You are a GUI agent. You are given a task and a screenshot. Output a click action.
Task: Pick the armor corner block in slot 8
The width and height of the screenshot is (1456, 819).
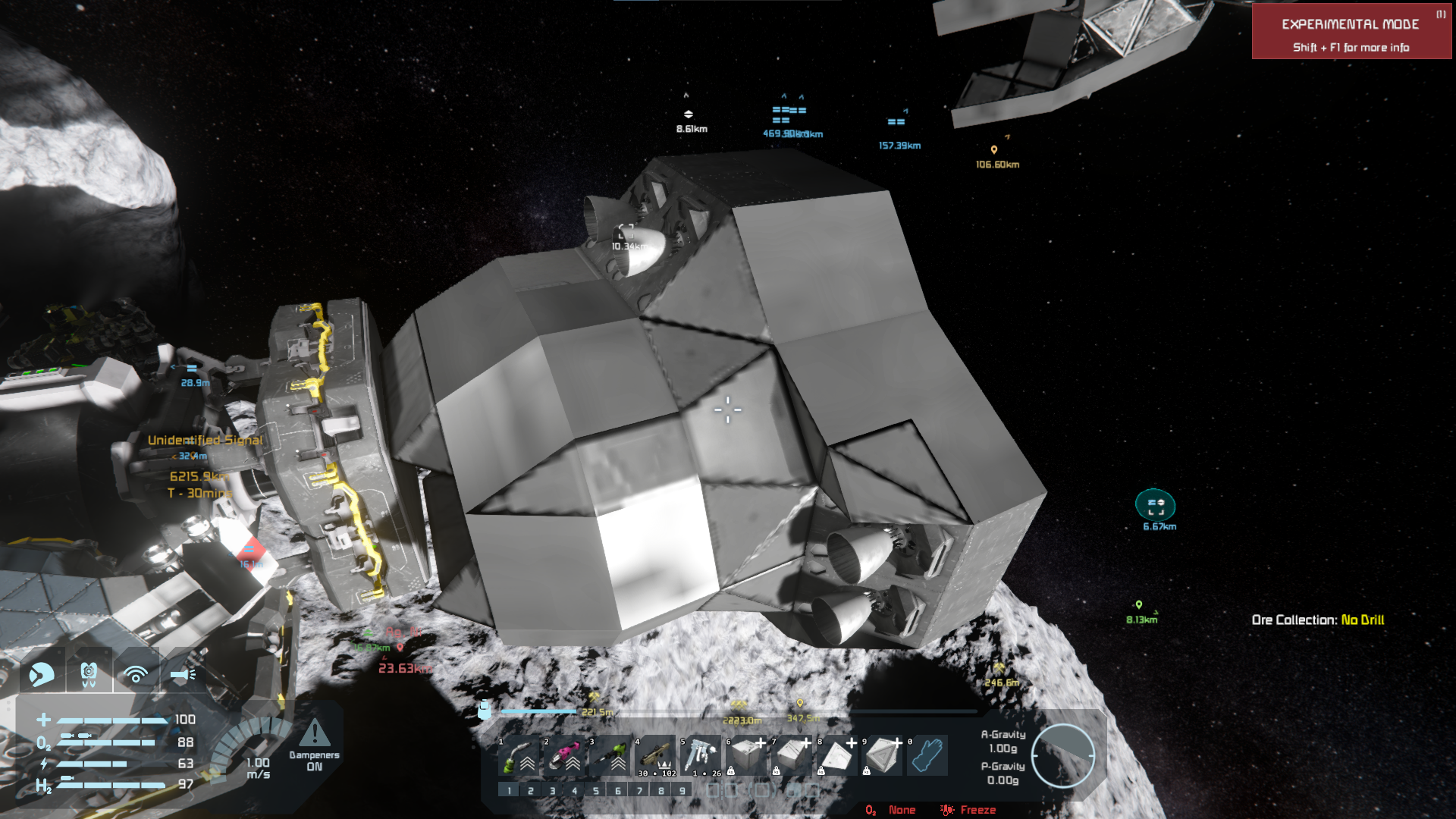point(836,755)
